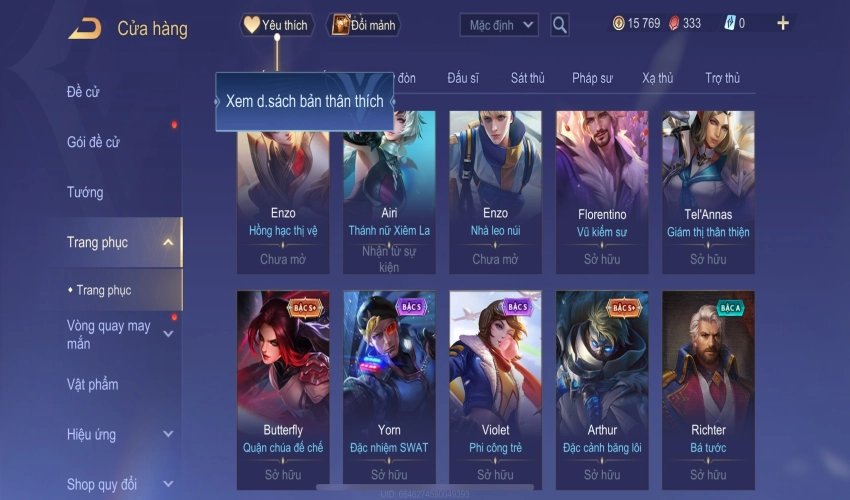This screenshot has height=500, width=850.
Task: Open the Vật phẩm items section
Action: (x=92, y=384)
